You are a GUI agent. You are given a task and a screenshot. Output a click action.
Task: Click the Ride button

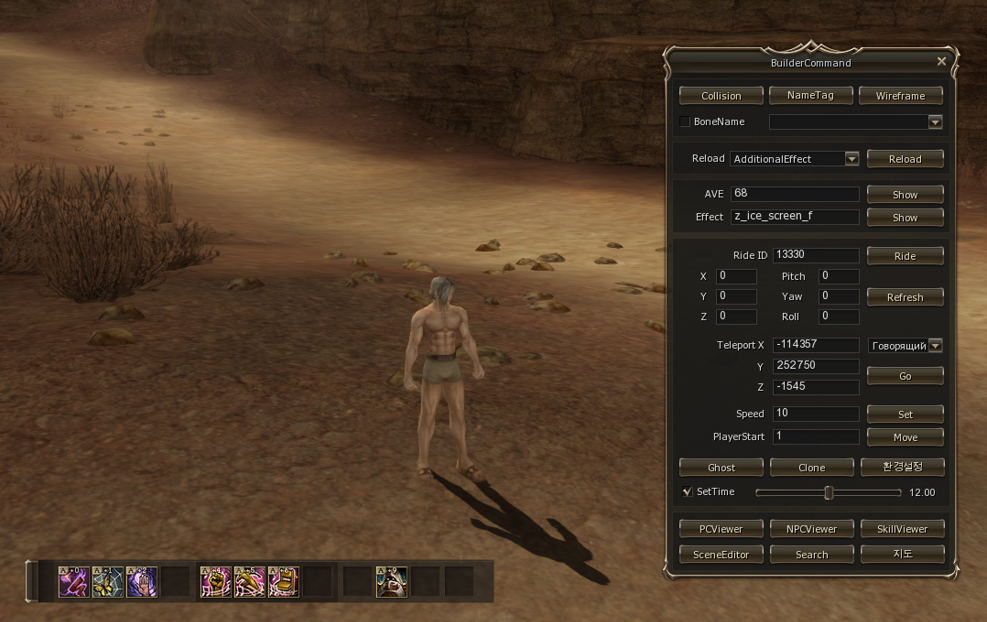coord(905,256)
